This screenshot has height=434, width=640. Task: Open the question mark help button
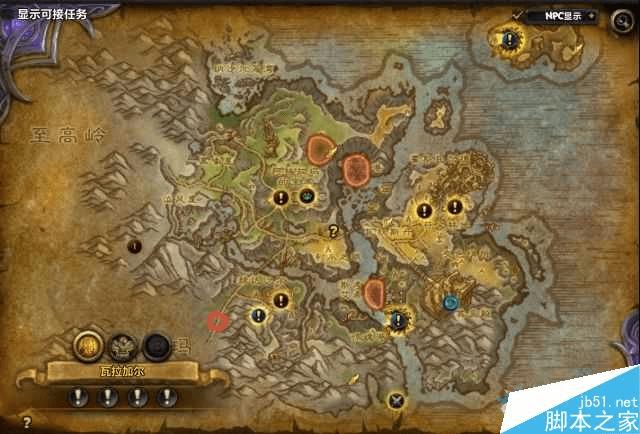26,422
